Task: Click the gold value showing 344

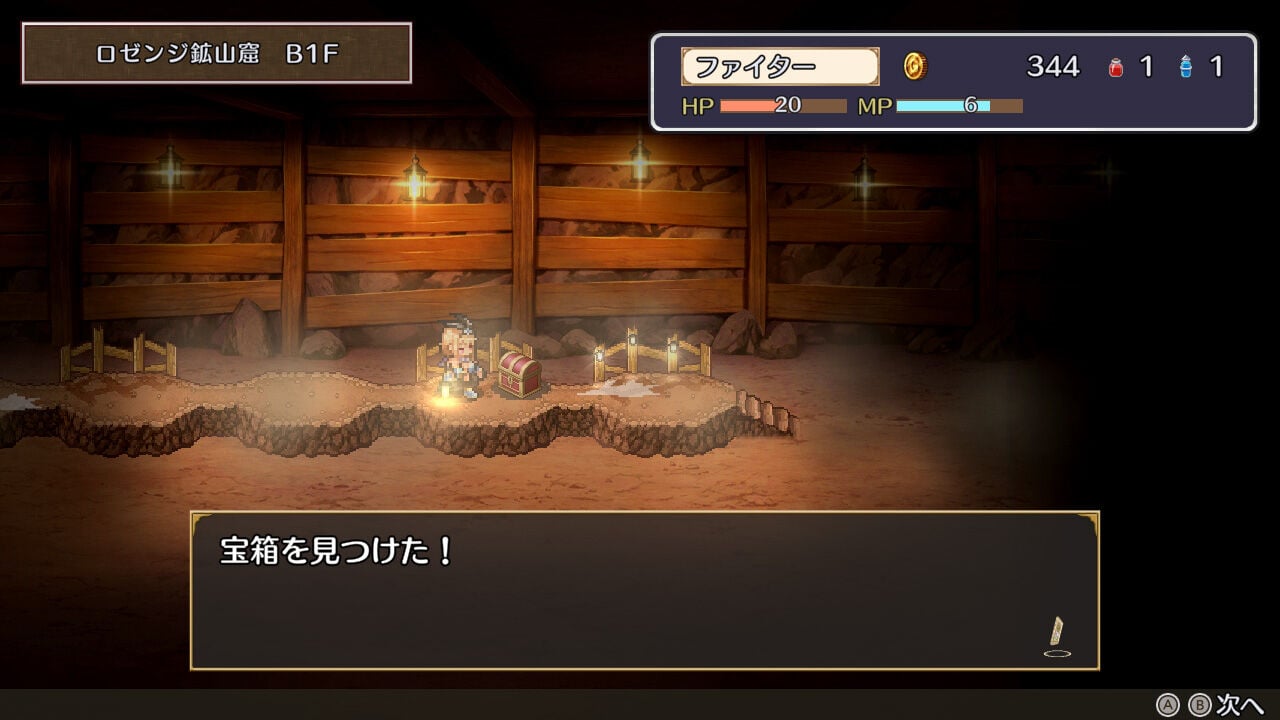Action: 1052,66
